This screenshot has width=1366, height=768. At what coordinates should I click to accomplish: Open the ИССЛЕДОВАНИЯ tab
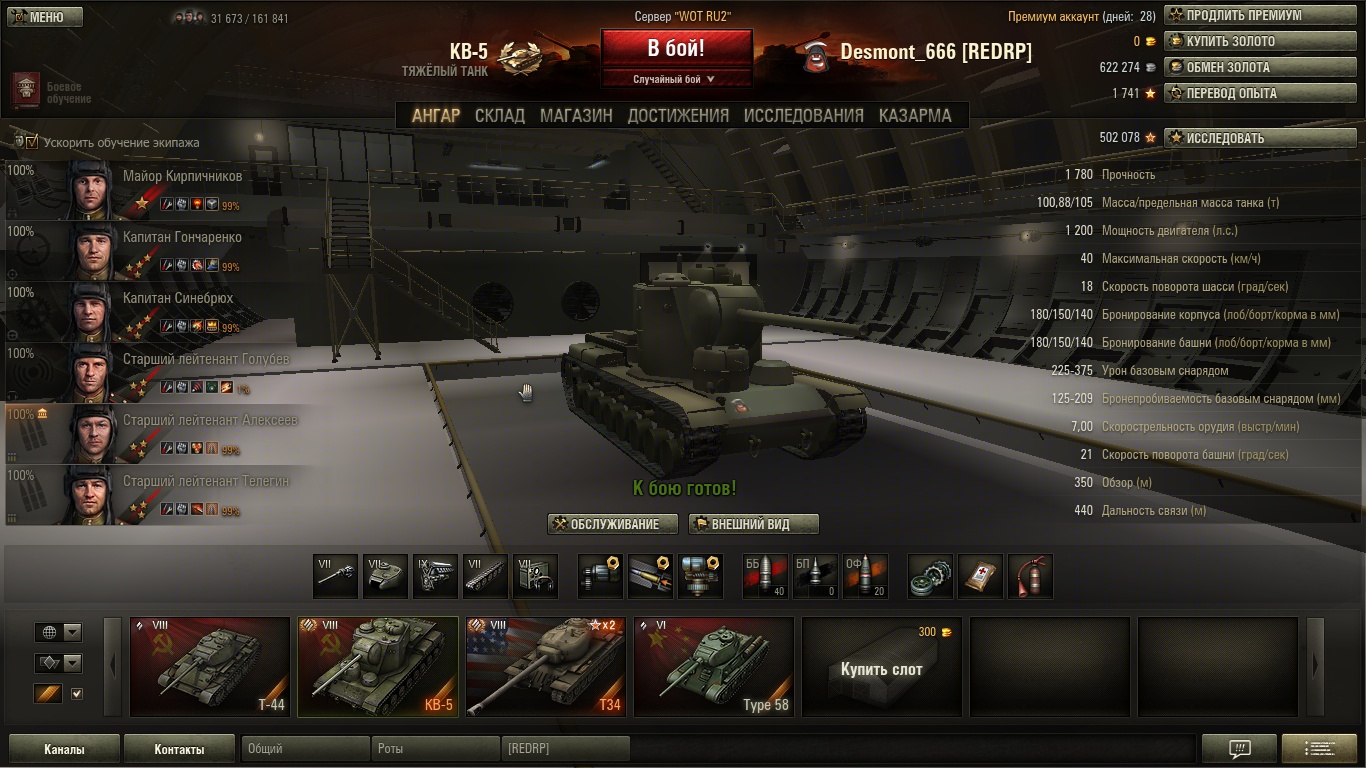pos(803,115)
